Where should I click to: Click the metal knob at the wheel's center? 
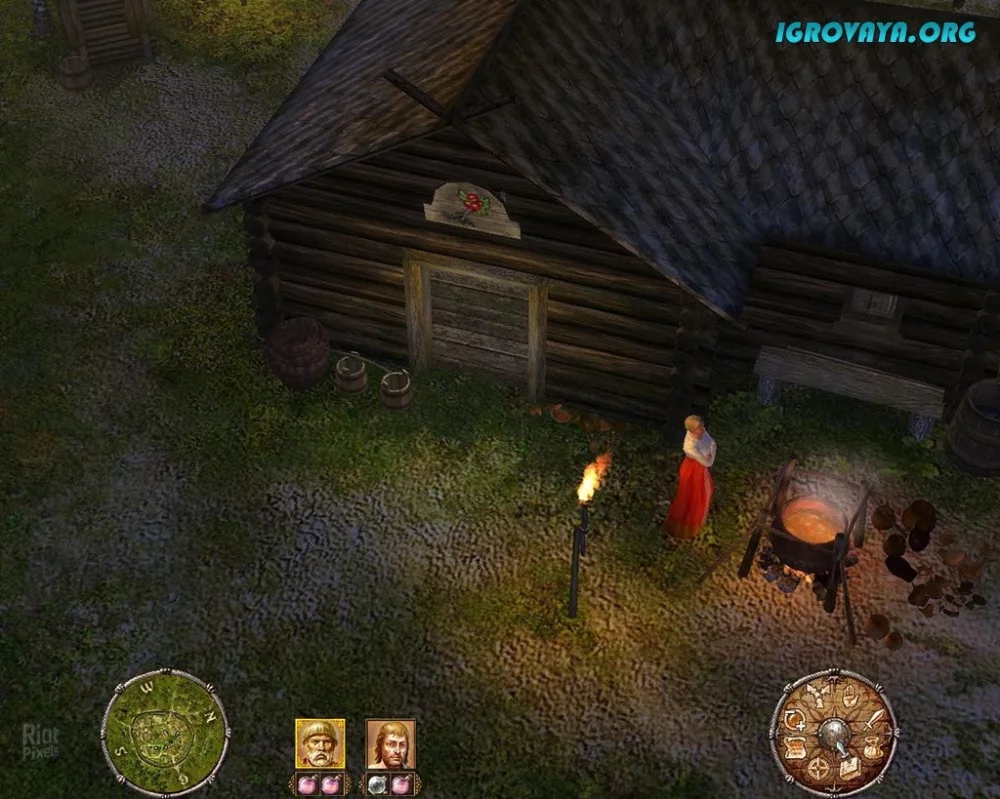coord(834,733)
